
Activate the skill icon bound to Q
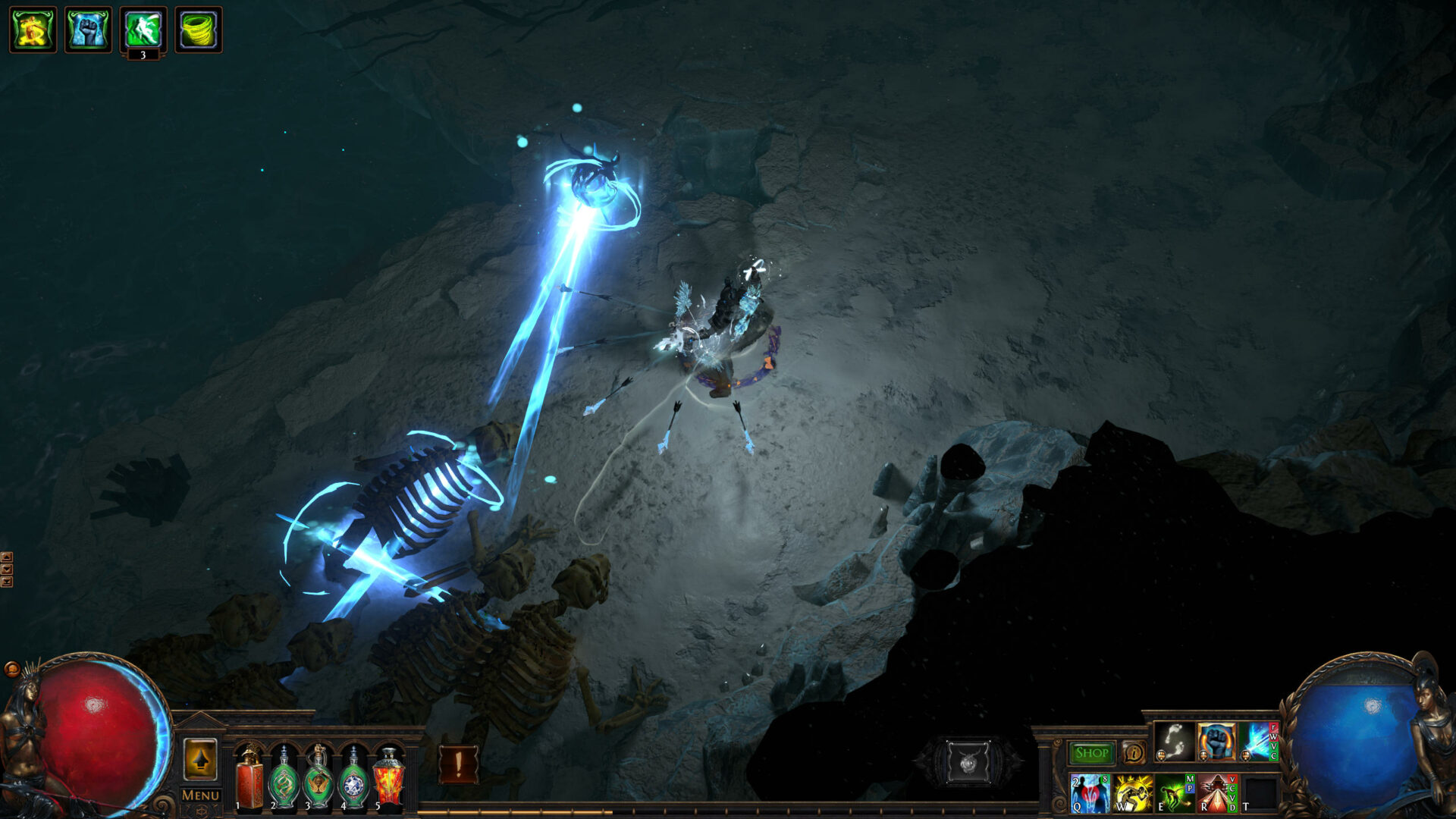pyautogui.click(x=1090, y=792)
